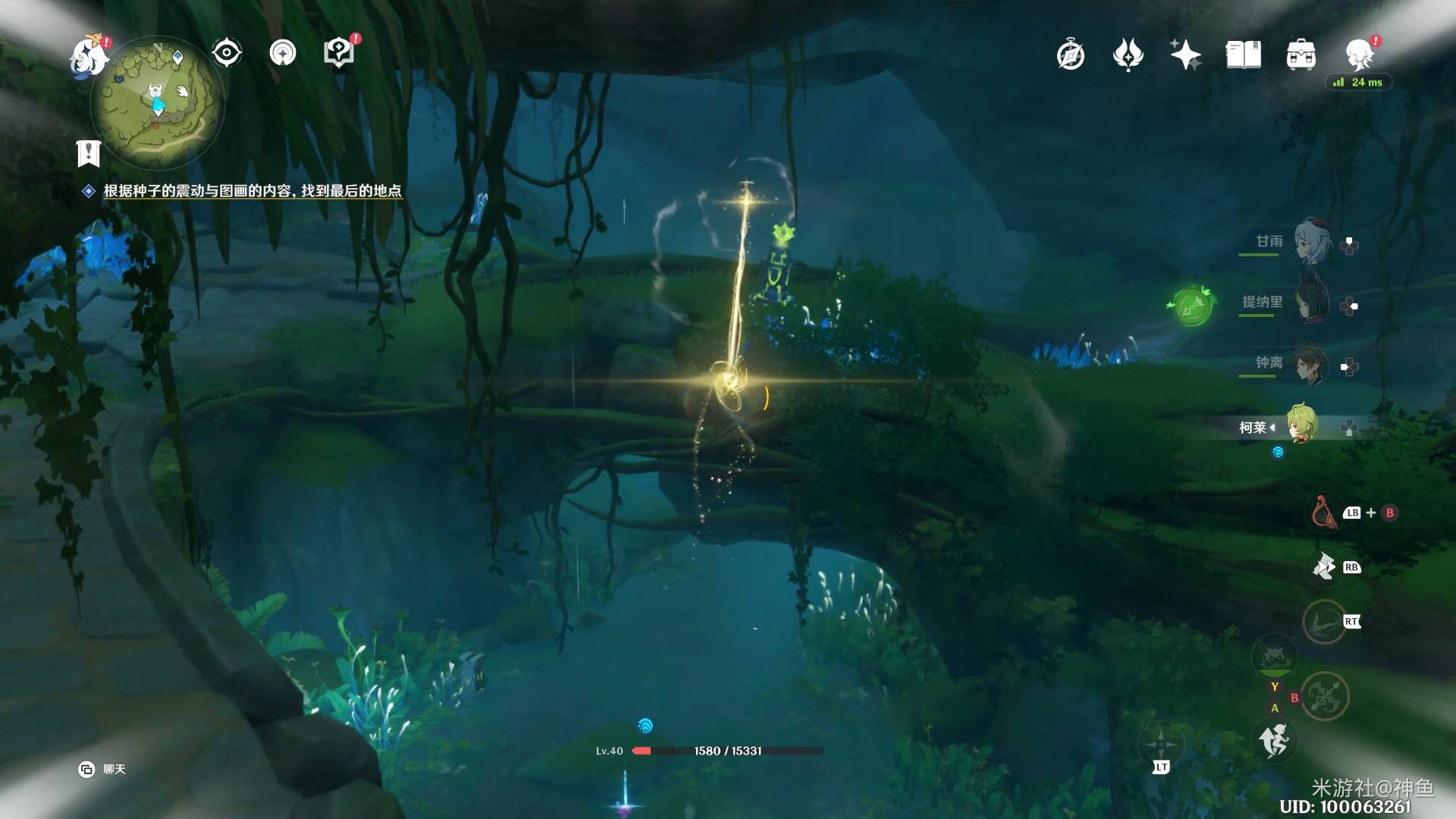Use the lyre gadget icon
The width and height of the screenshot is (1456, 819).
(x=1324, y=513)
